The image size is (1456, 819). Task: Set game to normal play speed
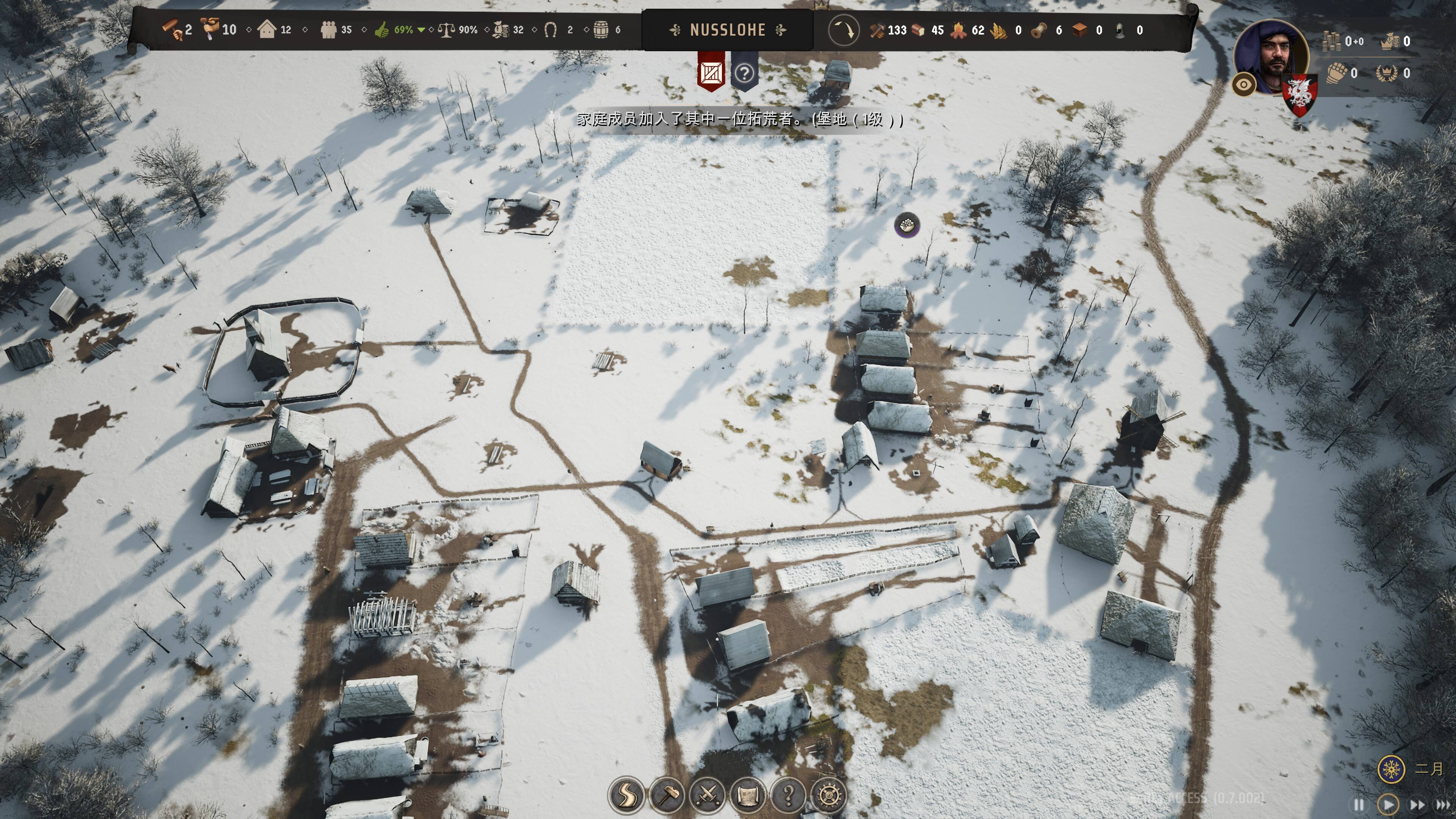click(x=1388, y=804)
